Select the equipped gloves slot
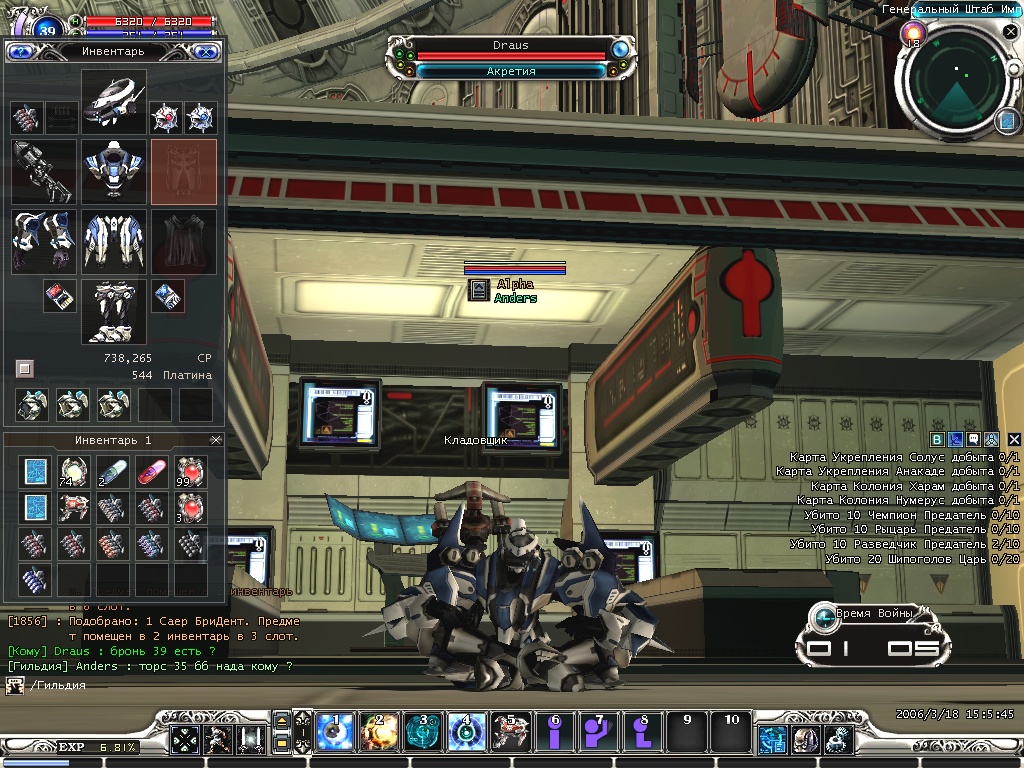The height and width of the screenshot is (768, 1024). click(x=44, y=241)
